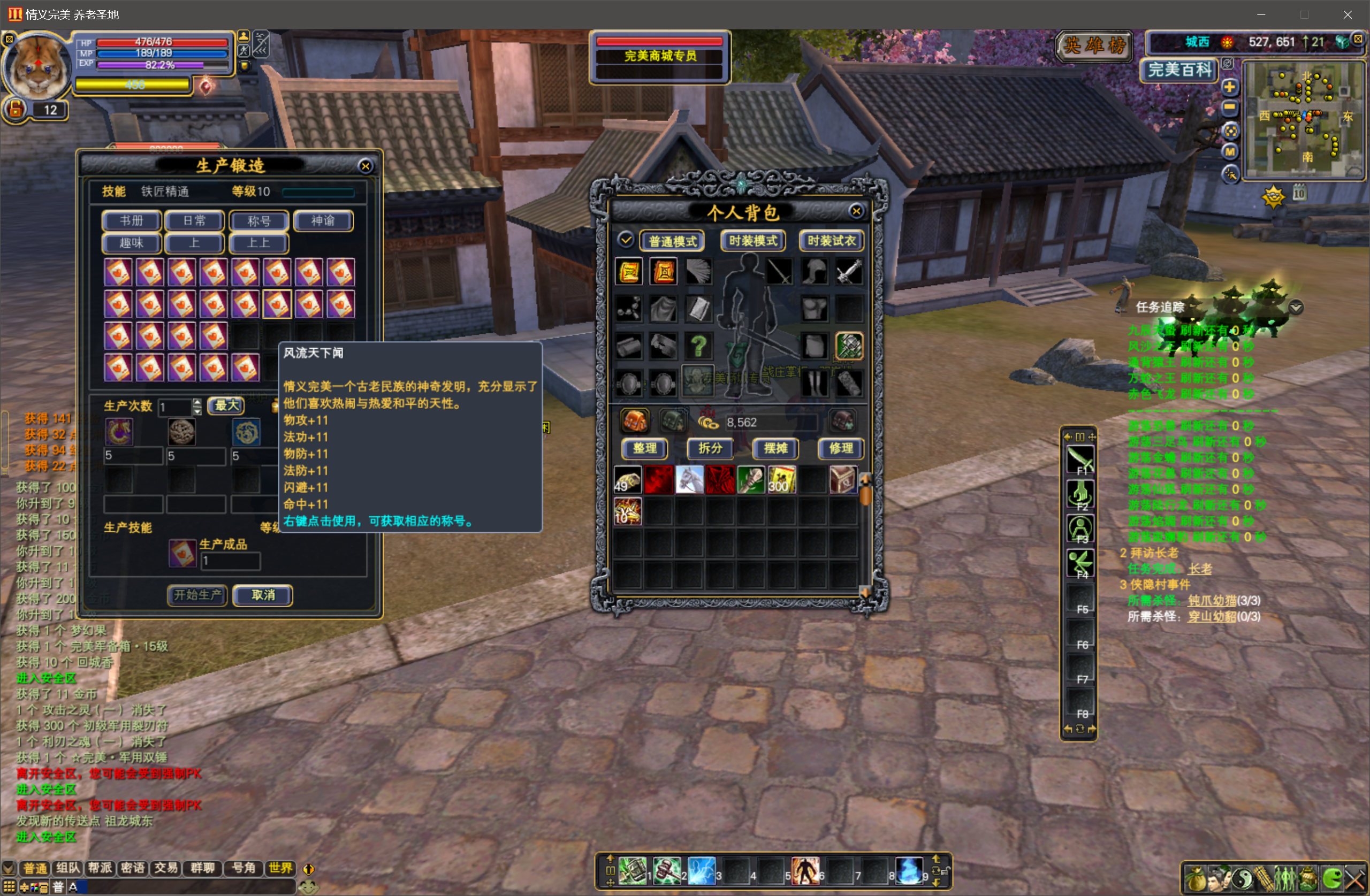Open the 英雄榜 hero ranking
1370x896 pixels.
point(1094,45)
